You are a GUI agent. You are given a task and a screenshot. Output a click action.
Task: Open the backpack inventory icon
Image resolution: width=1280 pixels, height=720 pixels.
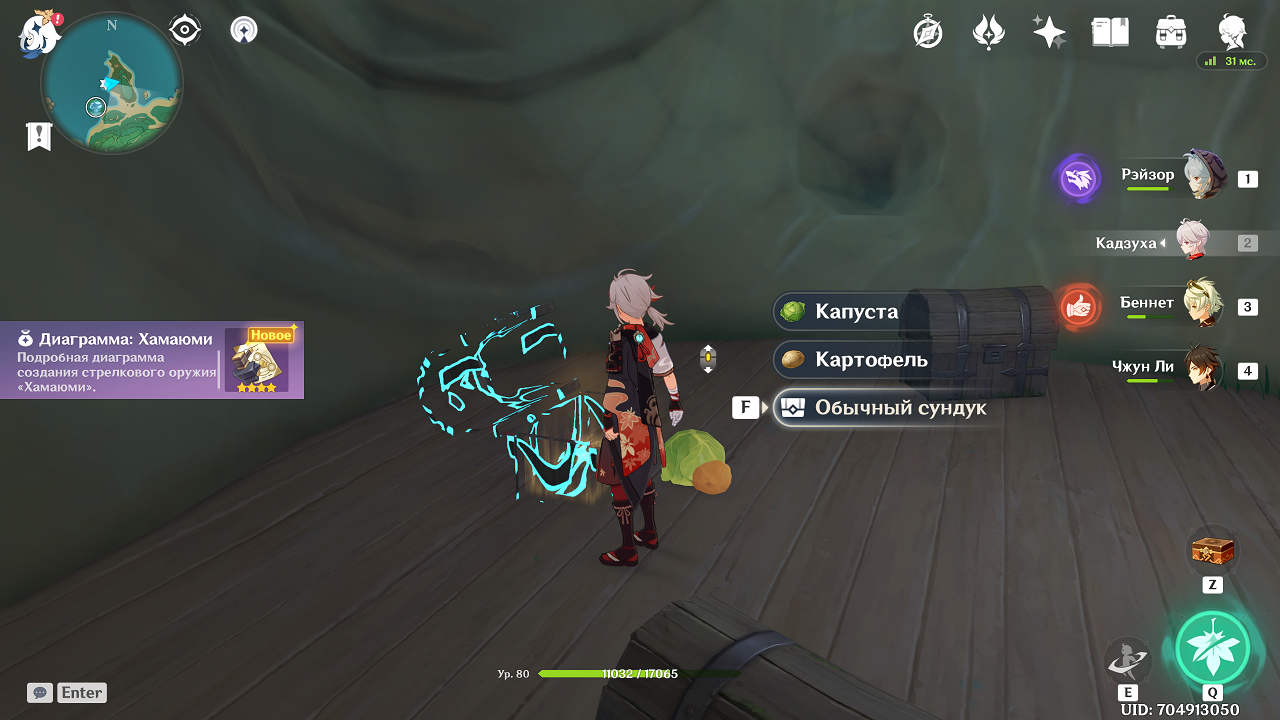pyautogui.click(x=1170, y=33)
